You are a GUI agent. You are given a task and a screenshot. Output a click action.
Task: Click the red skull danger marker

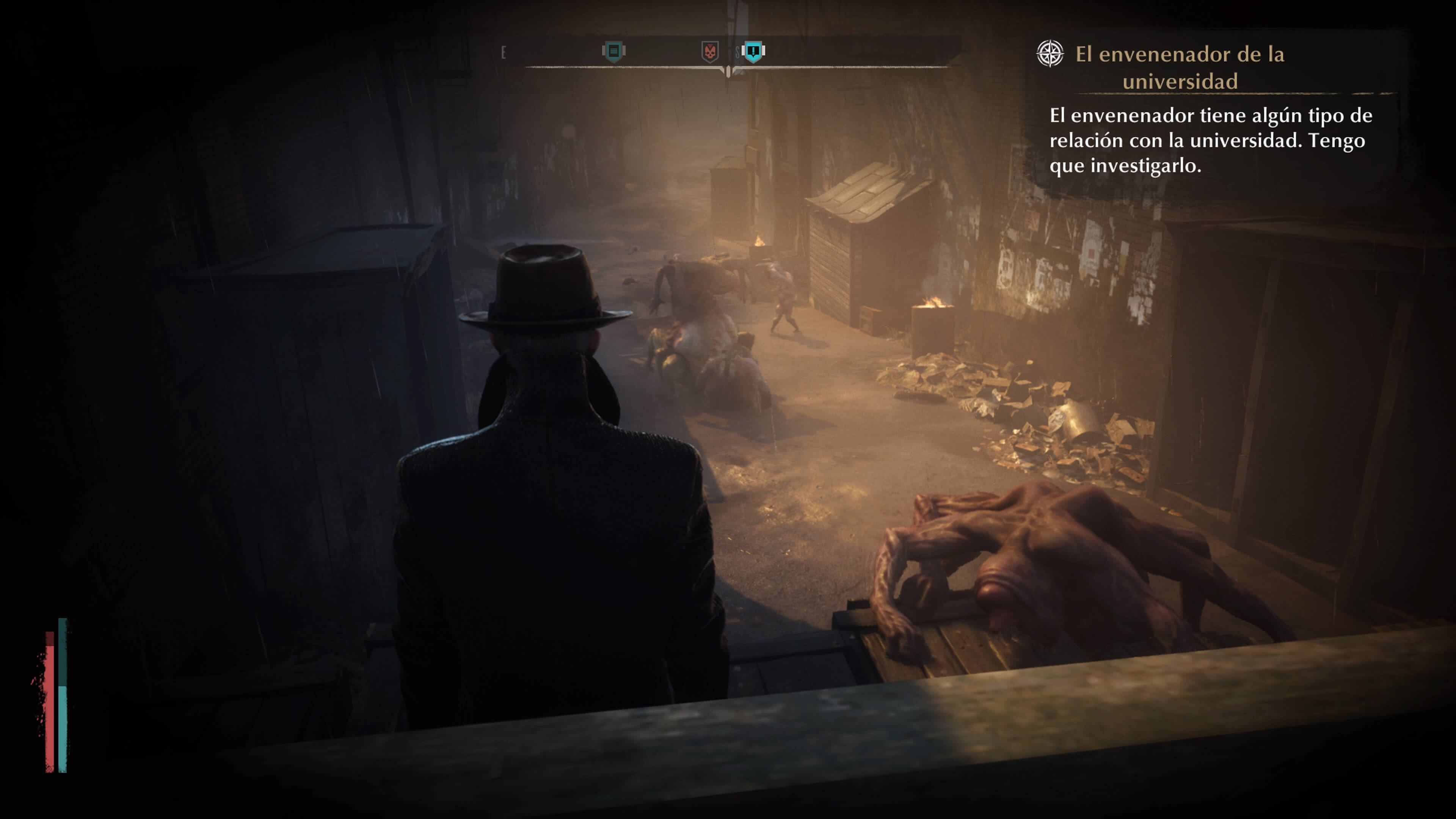click(x=710, y=52)
